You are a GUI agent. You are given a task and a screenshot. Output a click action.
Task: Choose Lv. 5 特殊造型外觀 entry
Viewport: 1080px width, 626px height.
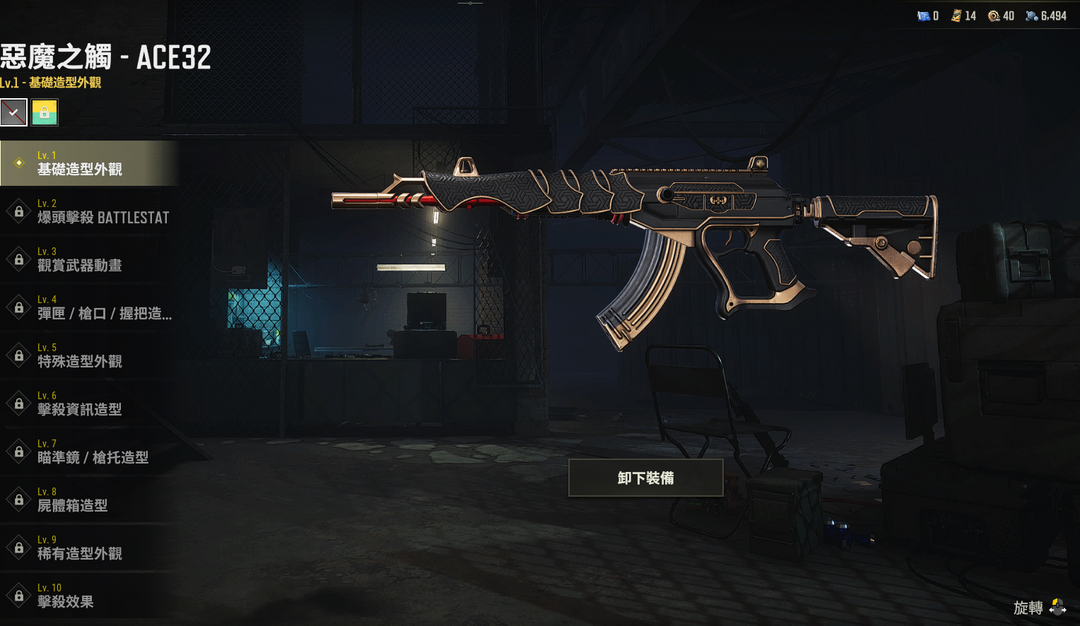tap(88, 356)
